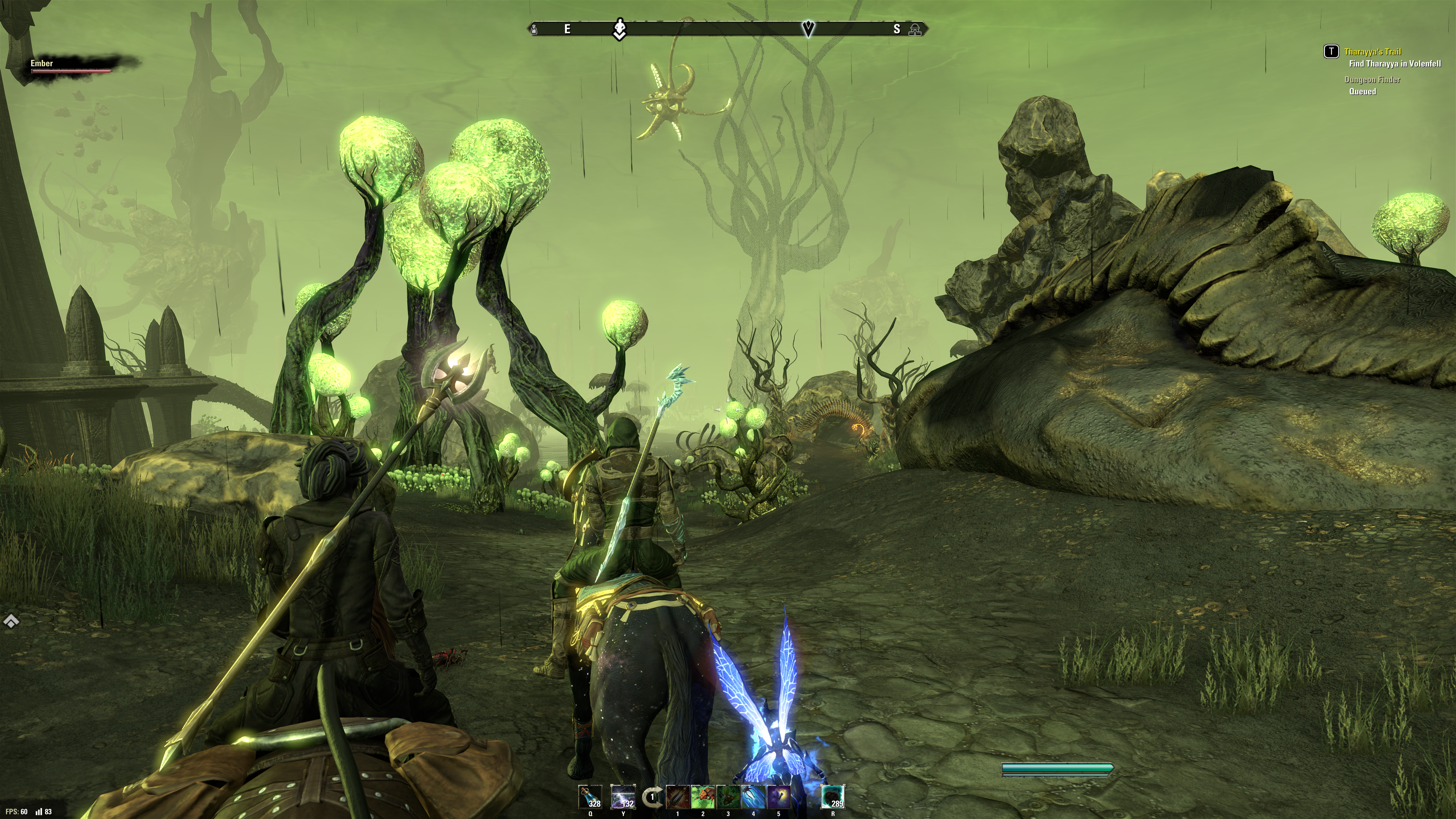The image size is (1456, 819).
Task: Use the blue potion quickslot
Action: pos(590,797)
